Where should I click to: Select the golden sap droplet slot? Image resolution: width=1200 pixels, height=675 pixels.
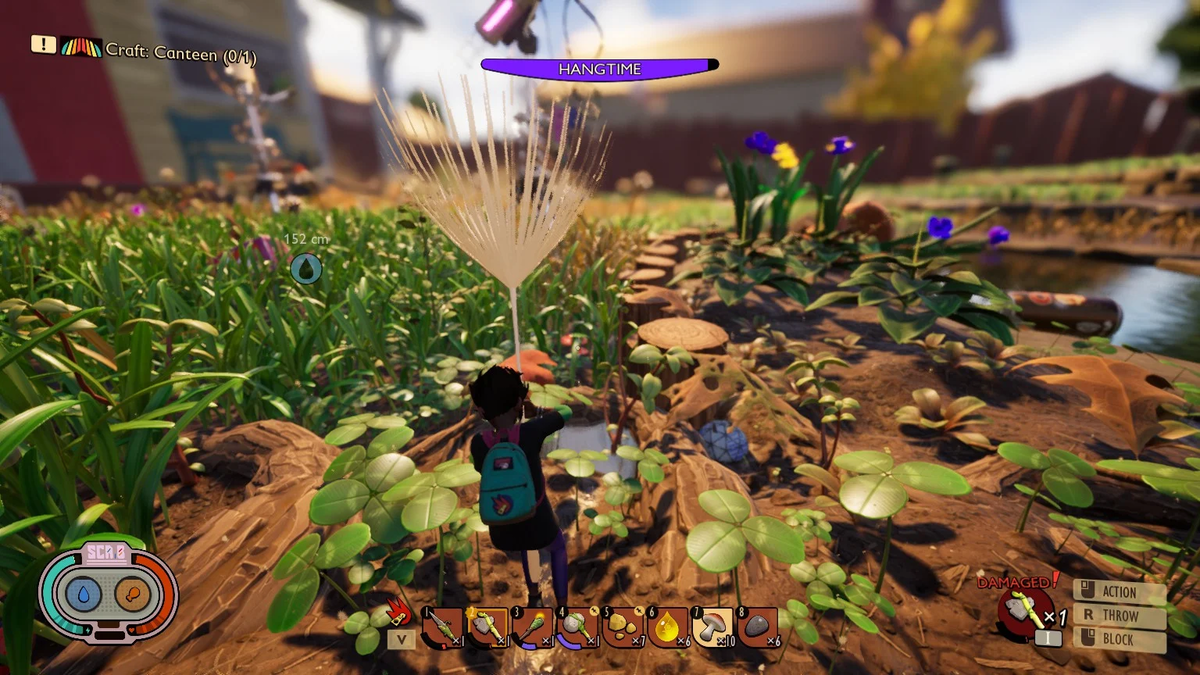click(667, 627)
